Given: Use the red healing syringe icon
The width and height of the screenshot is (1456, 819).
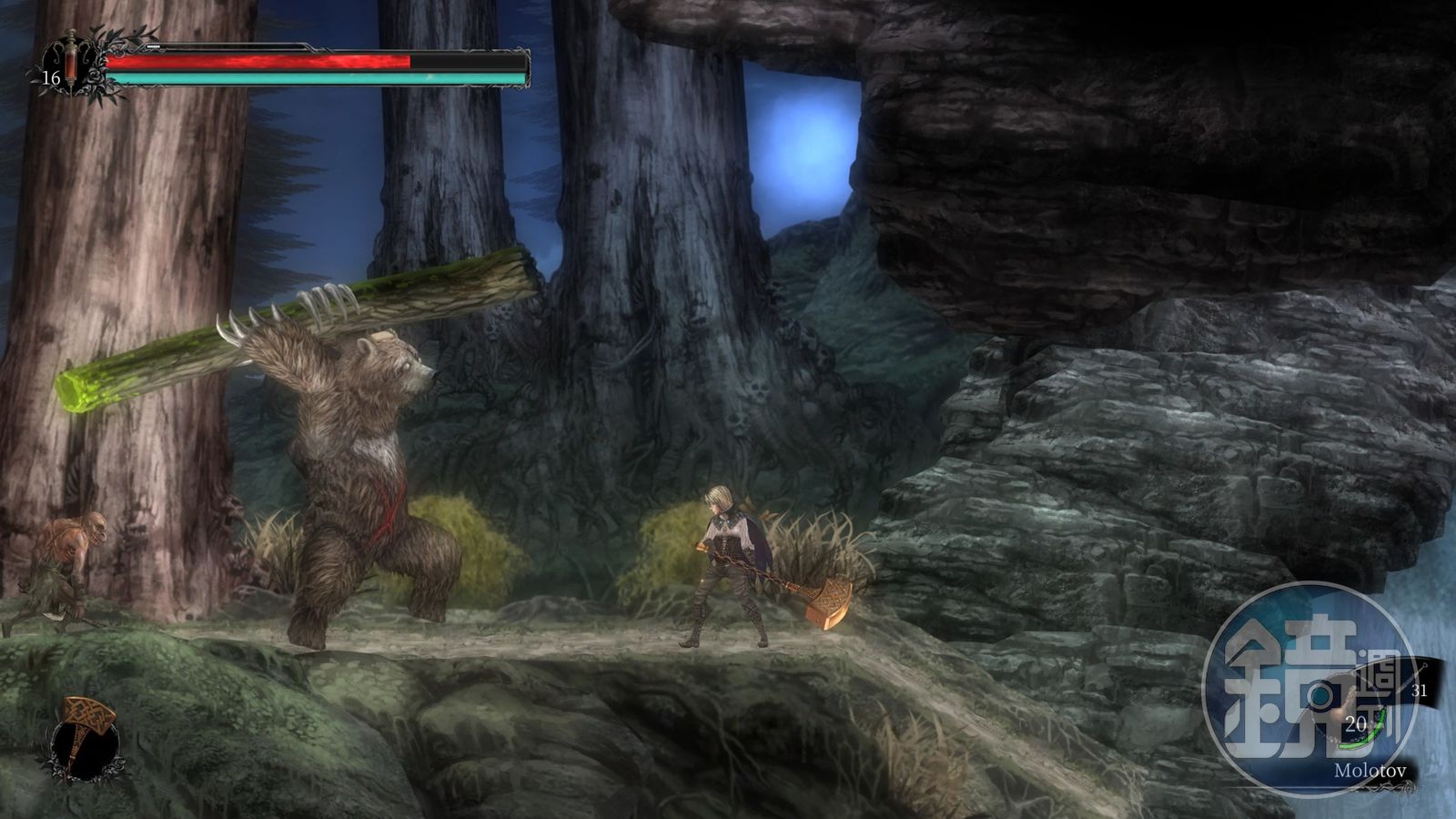Looking at the screenshot, I should [x=72, y=60].
